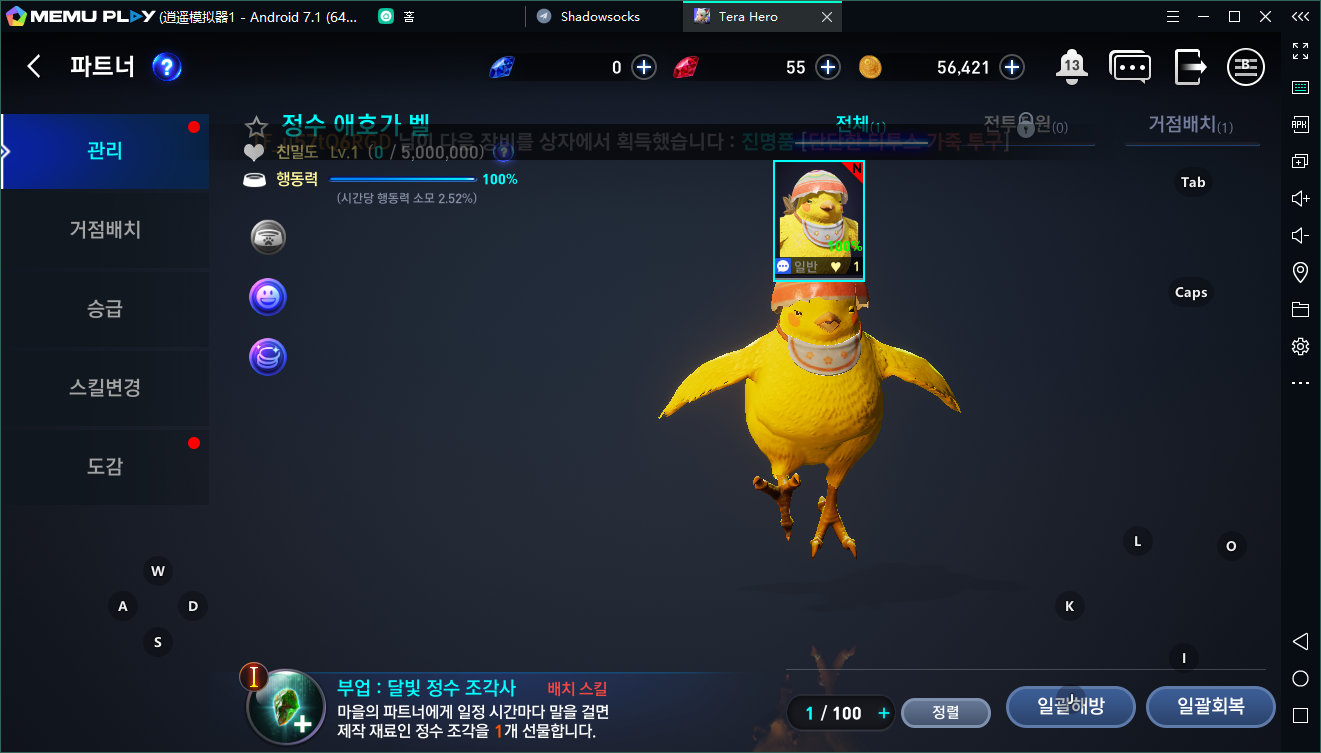The height and width of the screenshot is (753, 1321).
Task: Open the notification bell
Action: click(1071, 67)
